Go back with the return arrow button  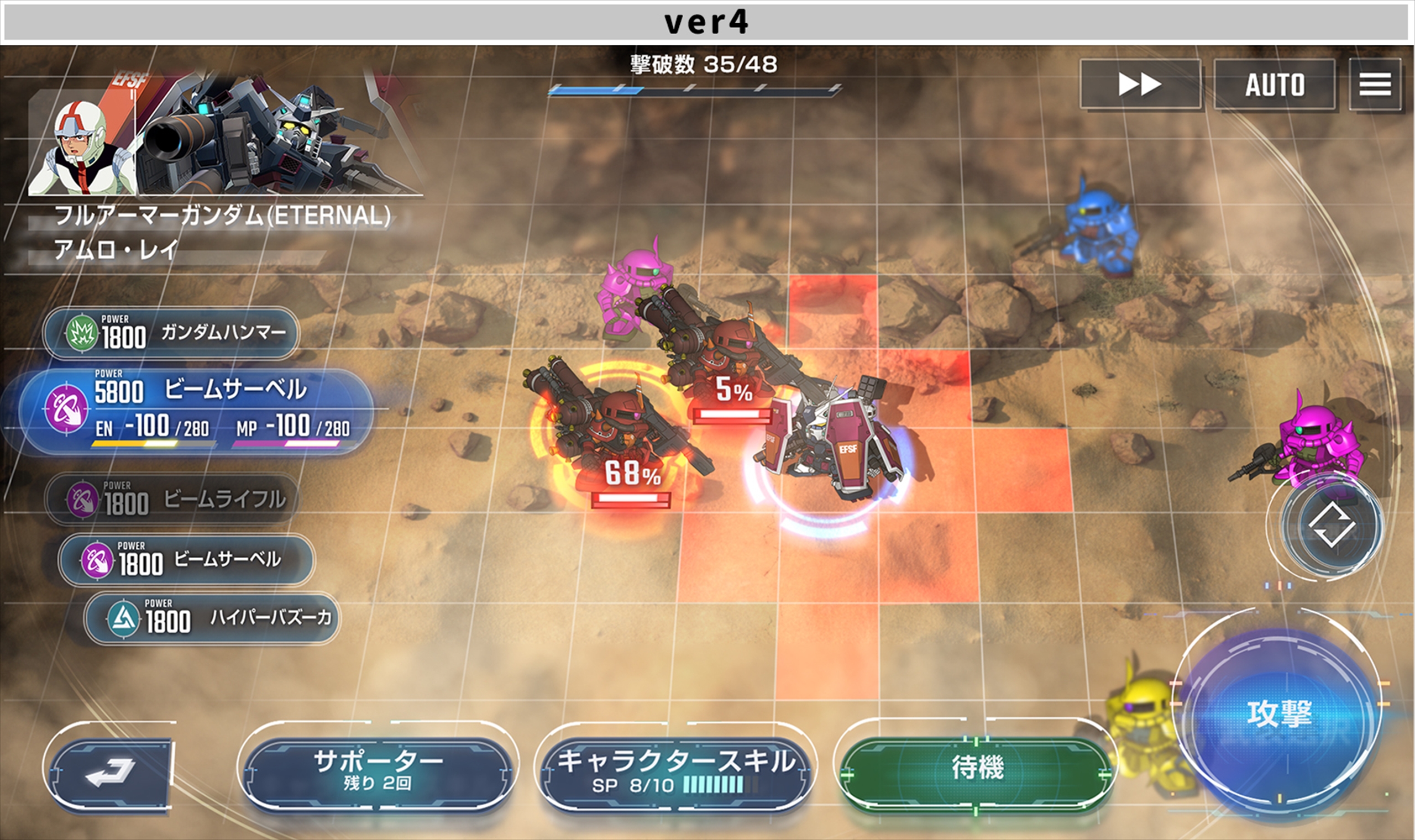pos(109,771)
